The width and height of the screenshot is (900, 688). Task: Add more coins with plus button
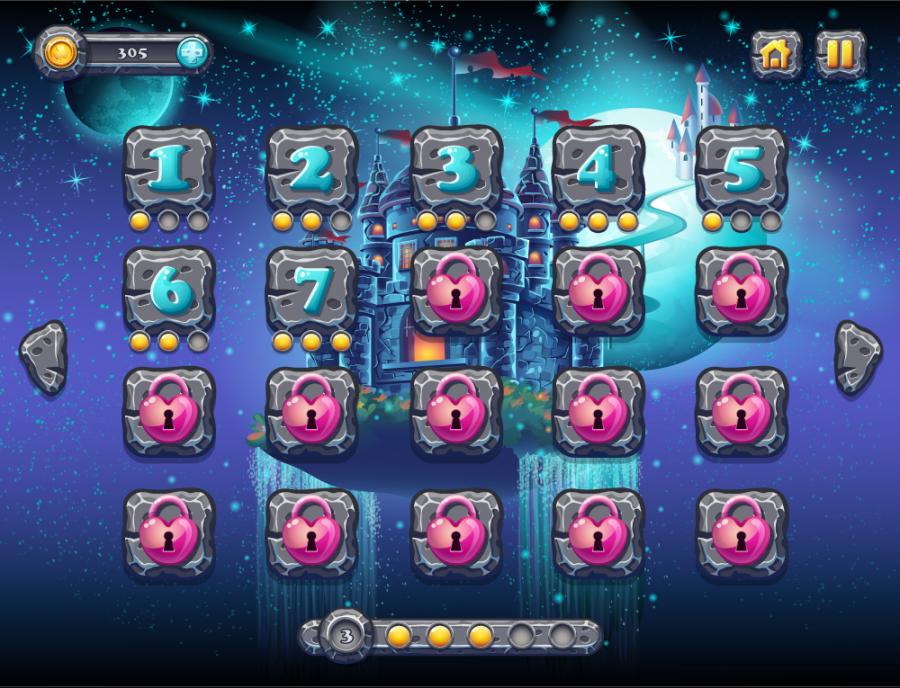[193, 53]
